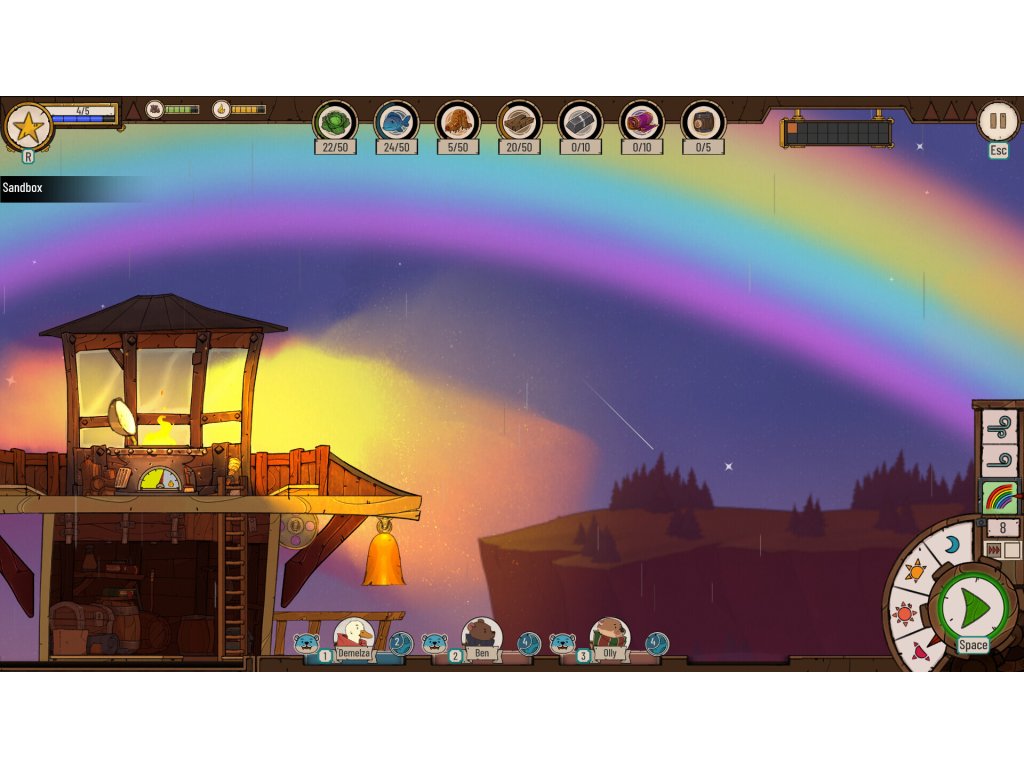Set time of day to the crescent moon
The width and height of the screenshot is (1024, 768).
point(951,544)
